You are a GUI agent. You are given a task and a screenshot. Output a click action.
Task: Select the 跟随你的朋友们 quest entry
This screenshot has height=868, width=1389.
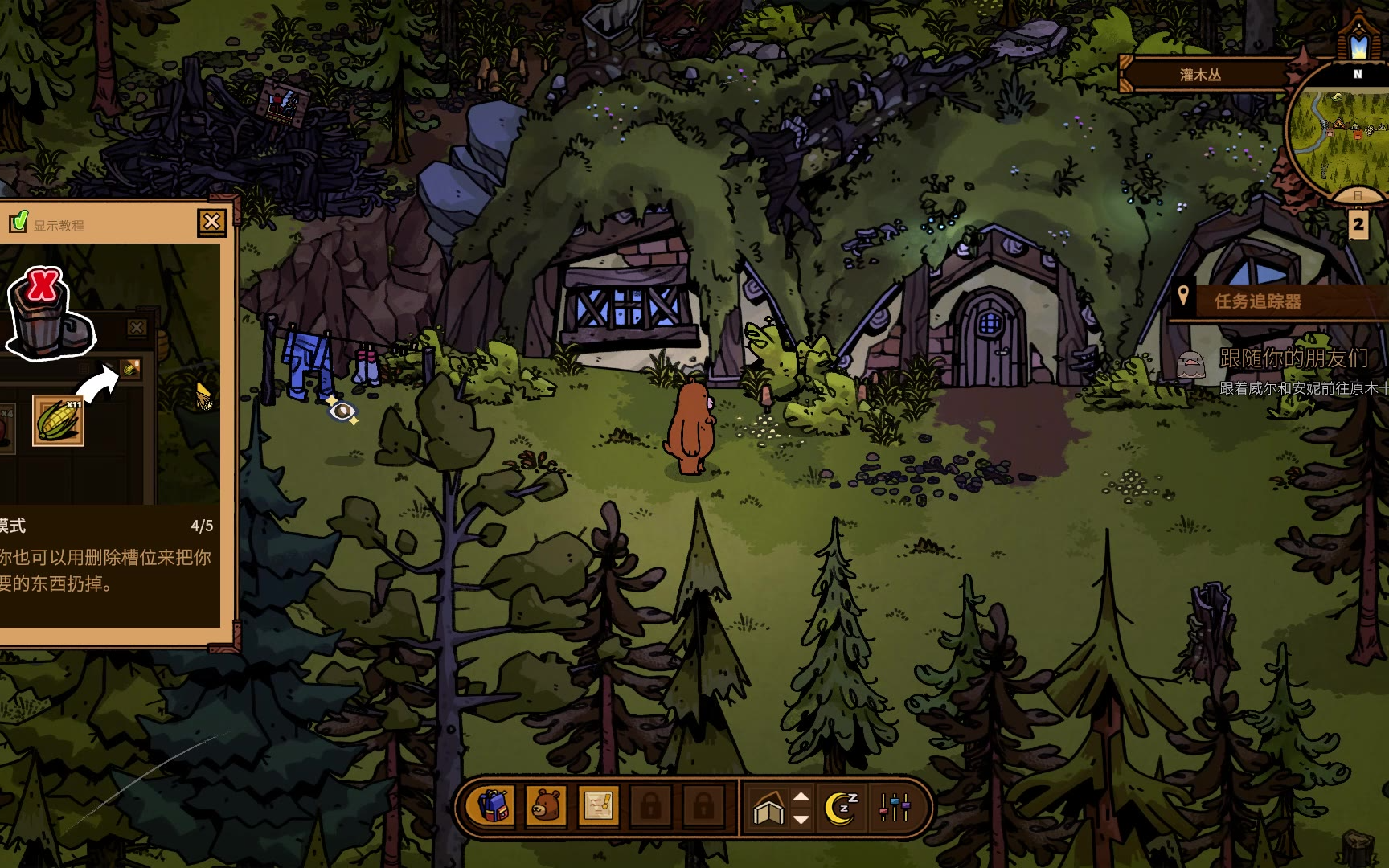1293,358
